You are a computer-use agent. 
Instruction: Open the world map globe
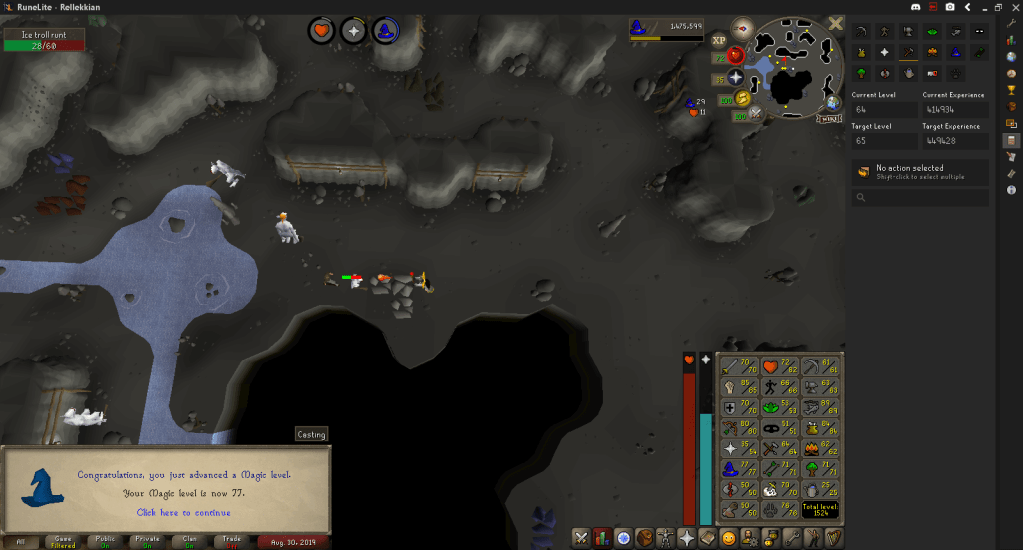832,103
